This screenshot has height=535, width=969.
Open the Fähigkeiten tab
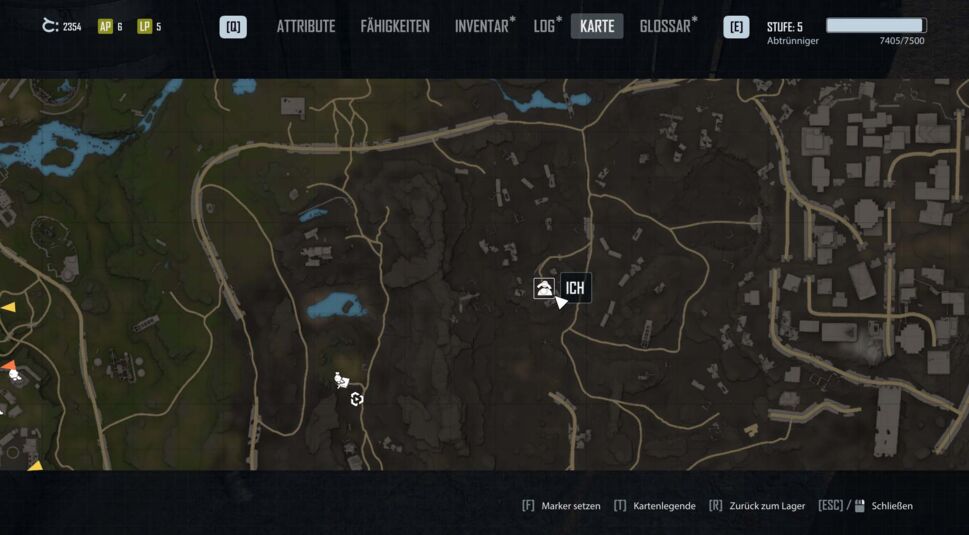point(395,27)
